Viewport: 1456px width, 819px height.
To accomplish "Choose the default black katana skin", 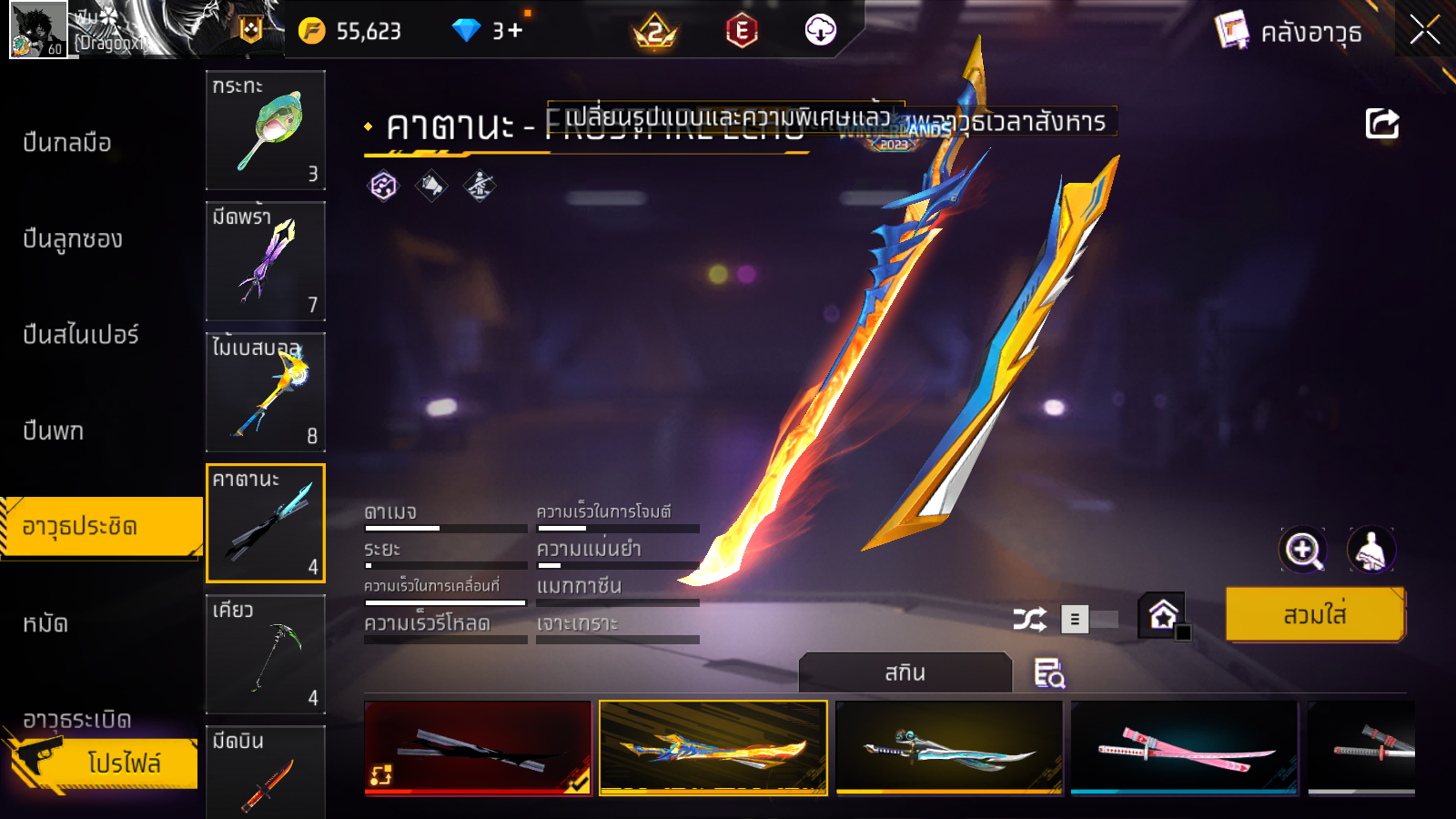I will tap(478, 748).
